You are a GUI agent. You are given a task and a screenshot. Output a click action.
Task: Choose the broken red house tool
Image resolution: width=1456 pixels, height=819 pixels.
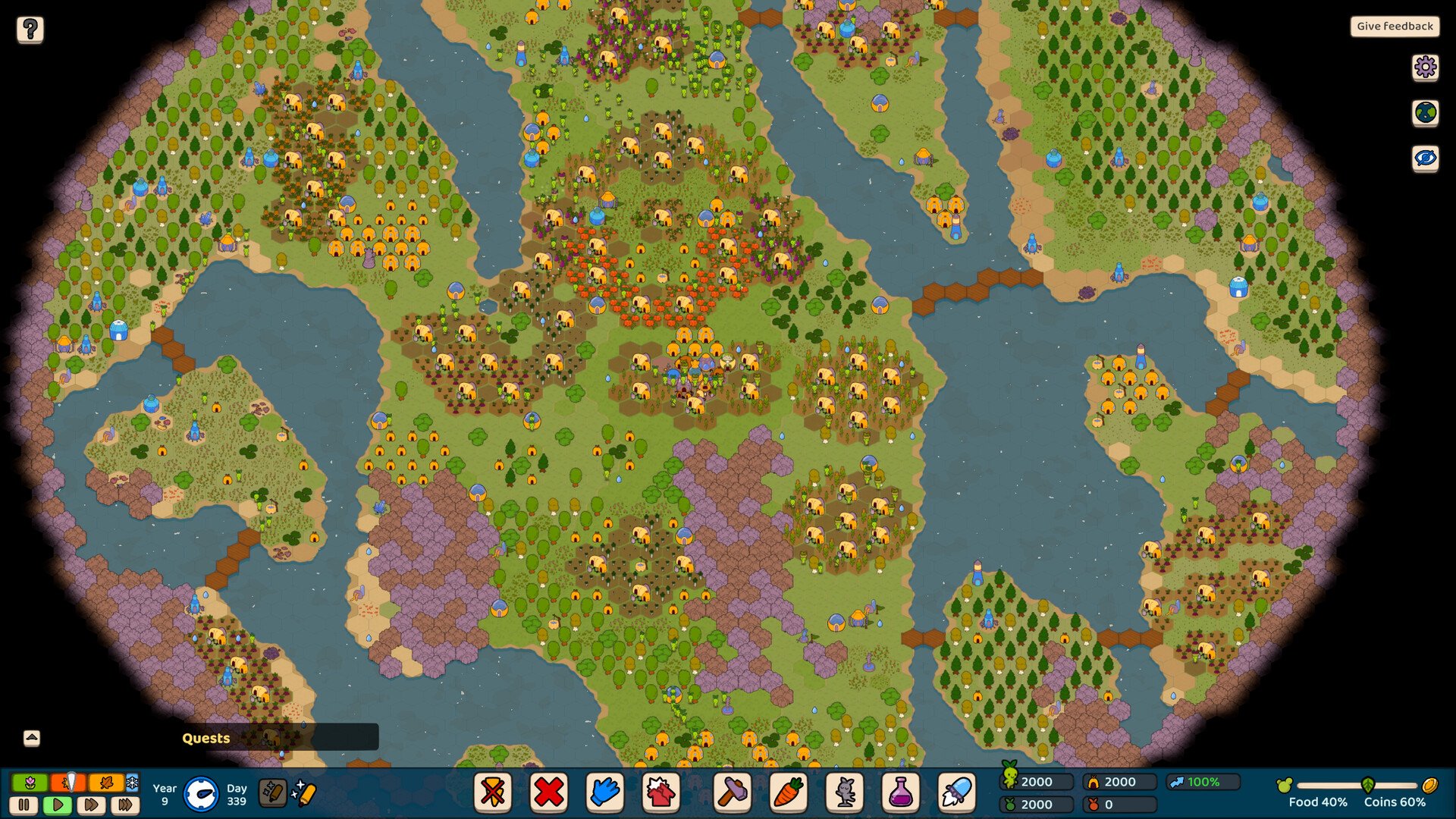tap(661, 792)
